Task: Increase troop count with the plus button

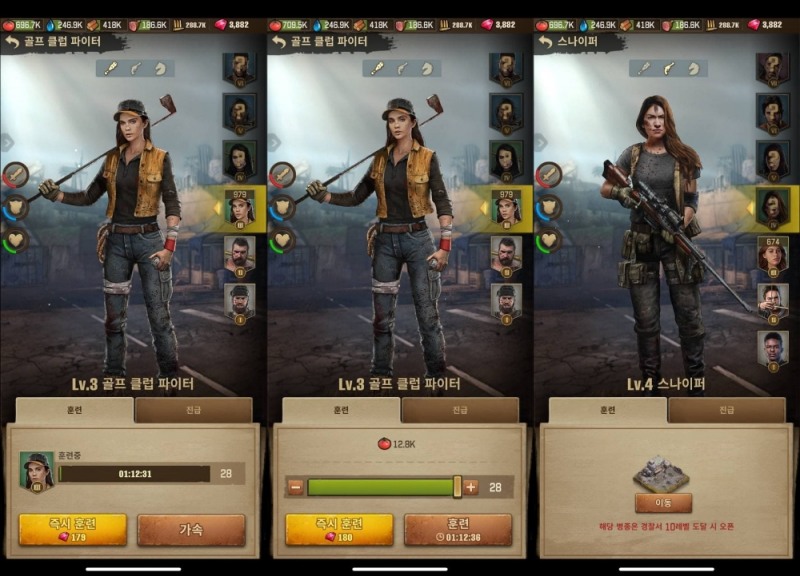Action: pos(471,487)
